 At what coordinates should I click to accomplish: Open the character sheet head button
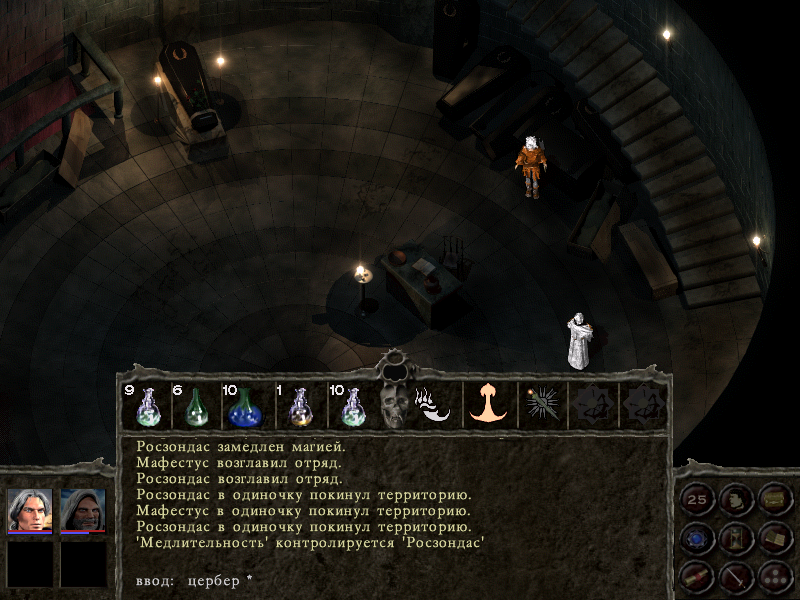click(x=735, y=500)
